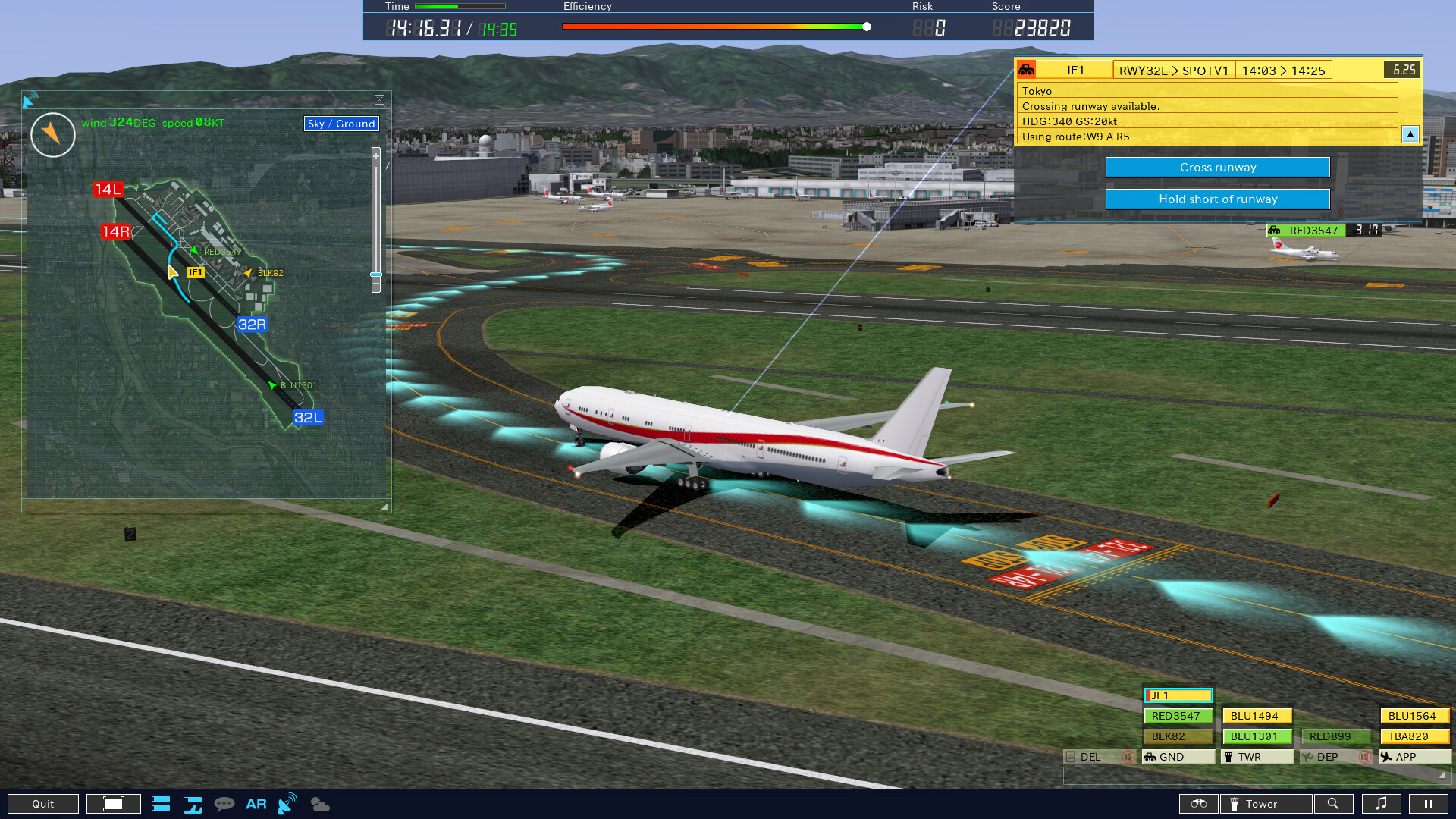Open the flight strip list icon
The width and height of the screenshot is (1456, 819).
(161, 804)
